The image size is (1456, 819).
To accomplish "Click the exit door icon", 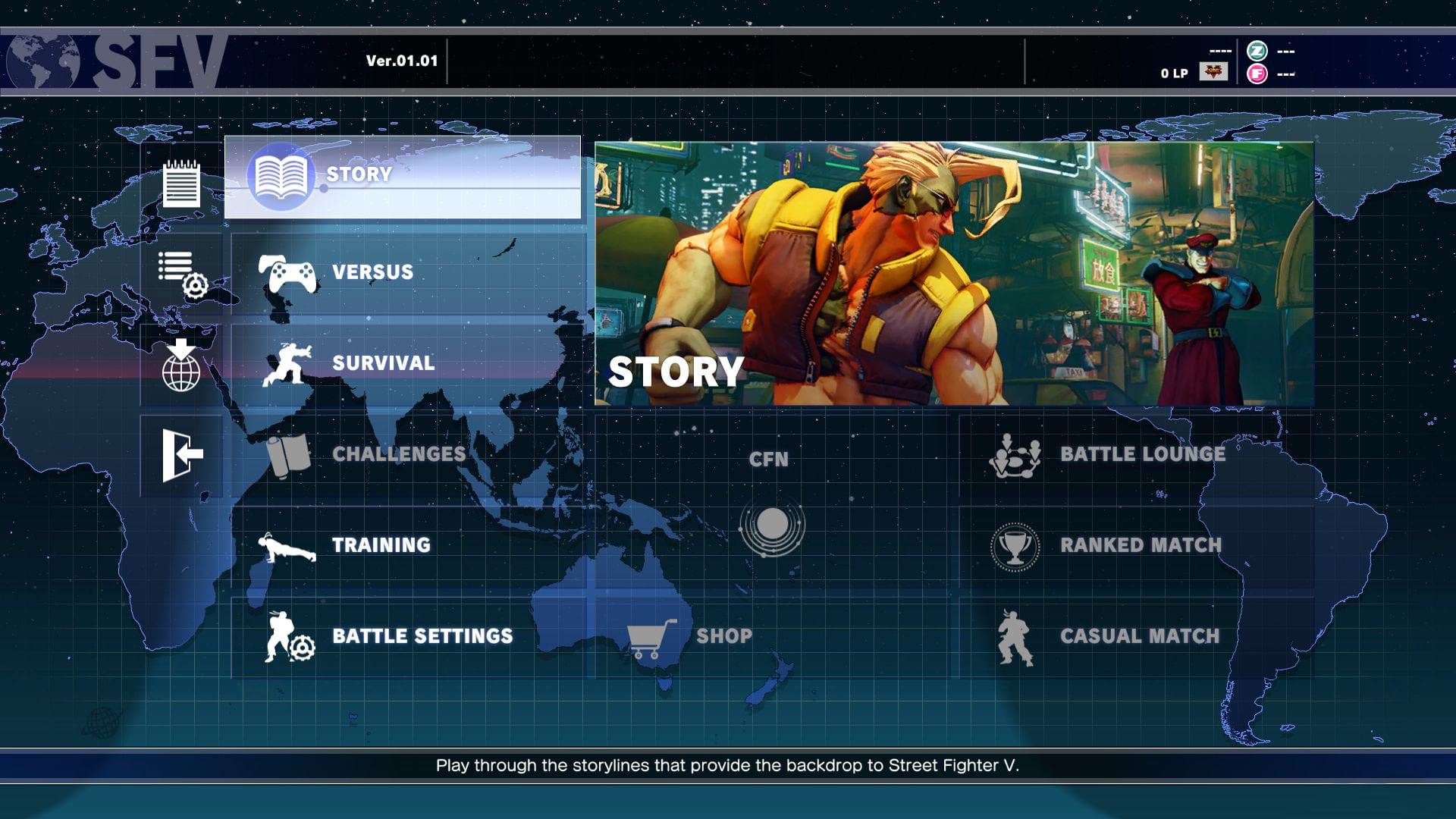I will point(181,455).
